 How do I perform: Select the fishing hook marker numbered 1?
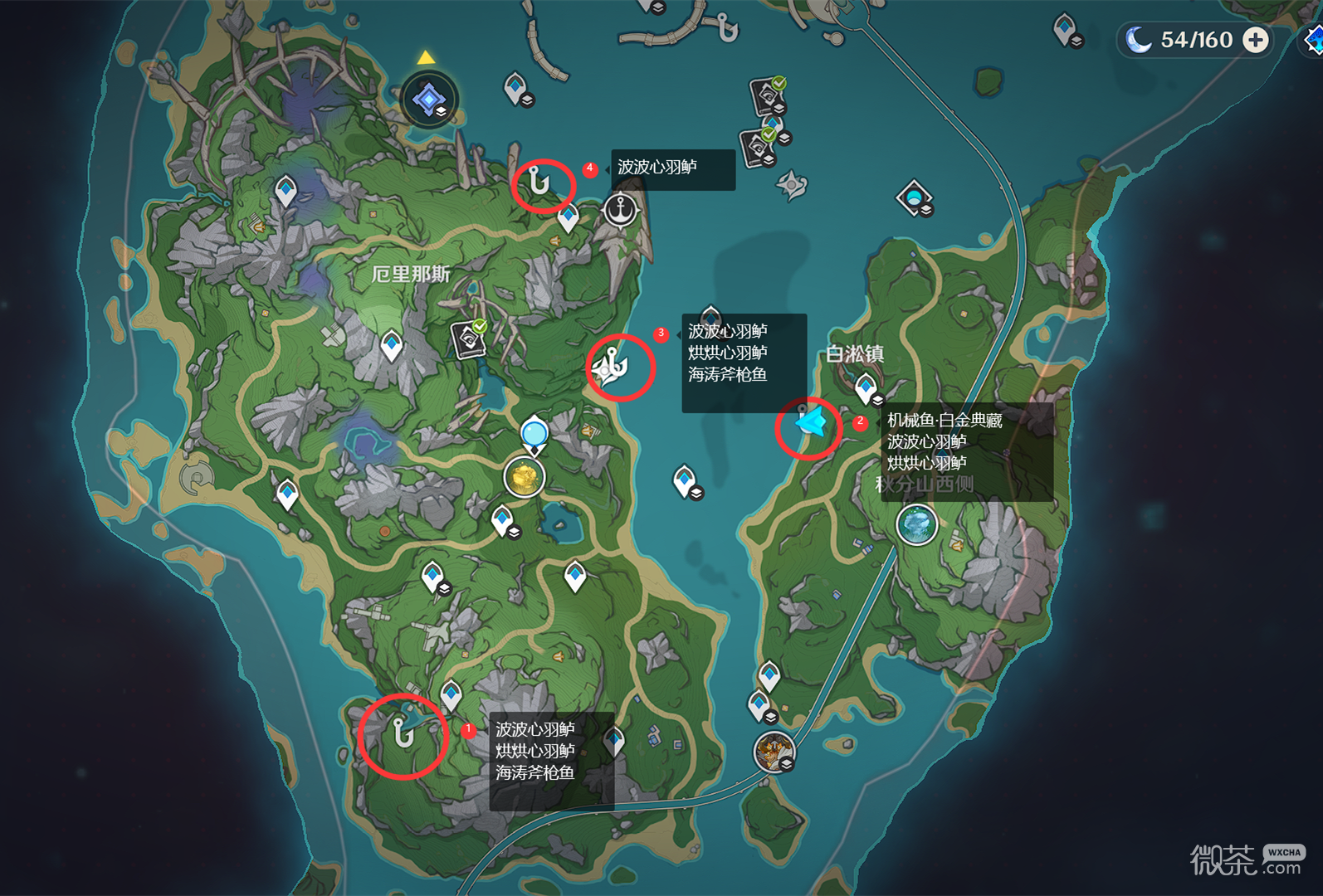(x=403, y=733)
